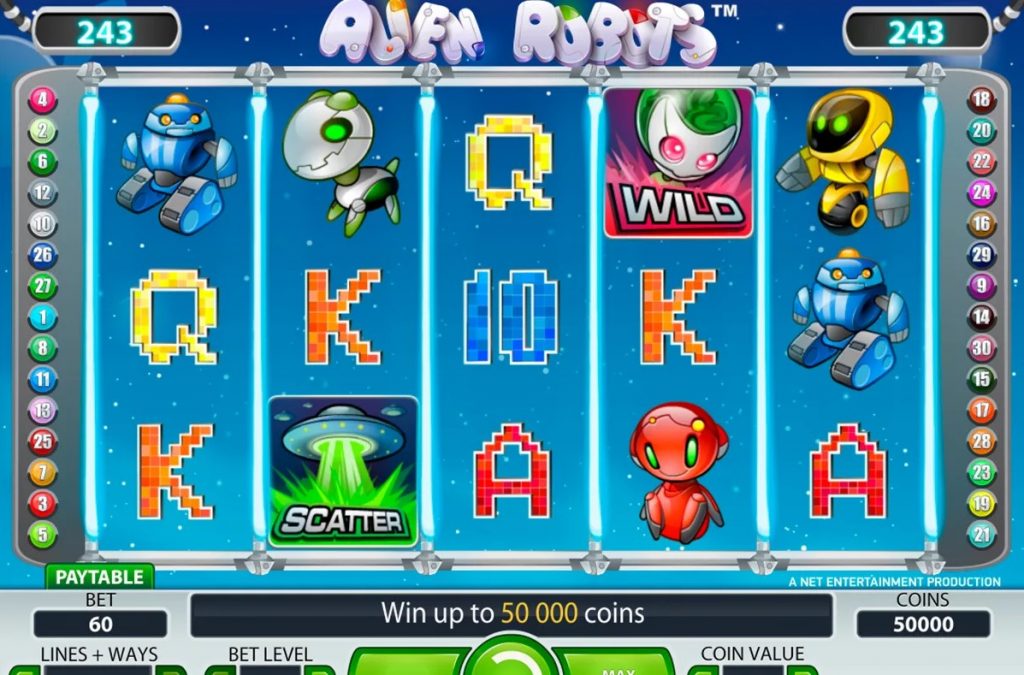Screen dimensions: 1024x675
Task: Show payline number 30 ball
Action: point(981,348)
